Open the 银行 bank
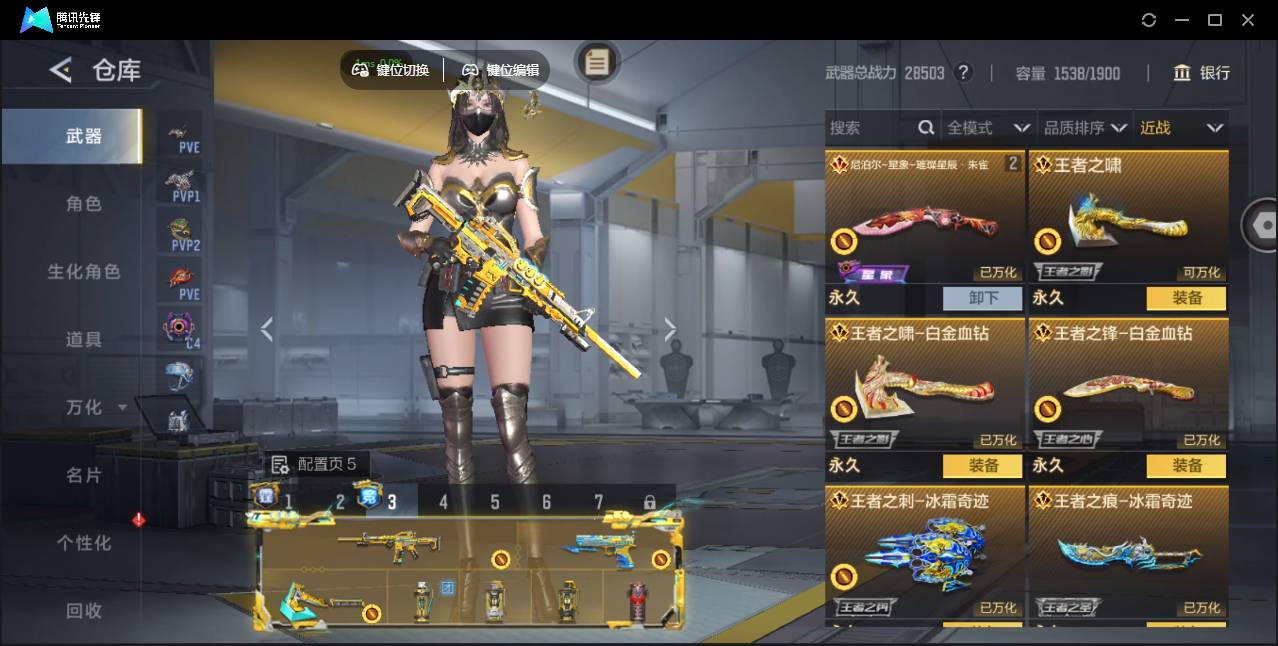The image size is (1278, 646). coord(1202,73)
